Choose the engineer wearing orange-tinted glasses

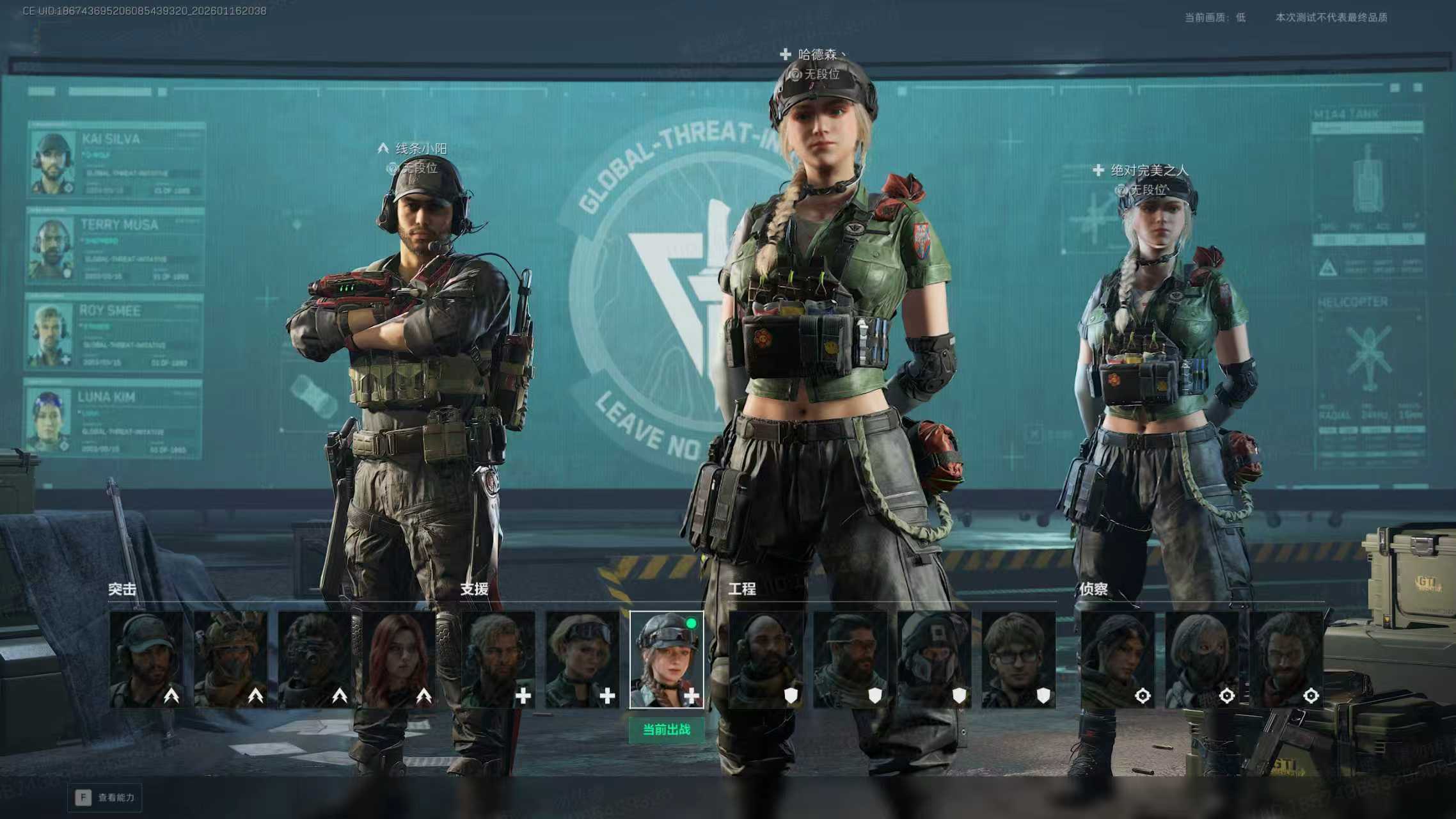click(850, 659)
